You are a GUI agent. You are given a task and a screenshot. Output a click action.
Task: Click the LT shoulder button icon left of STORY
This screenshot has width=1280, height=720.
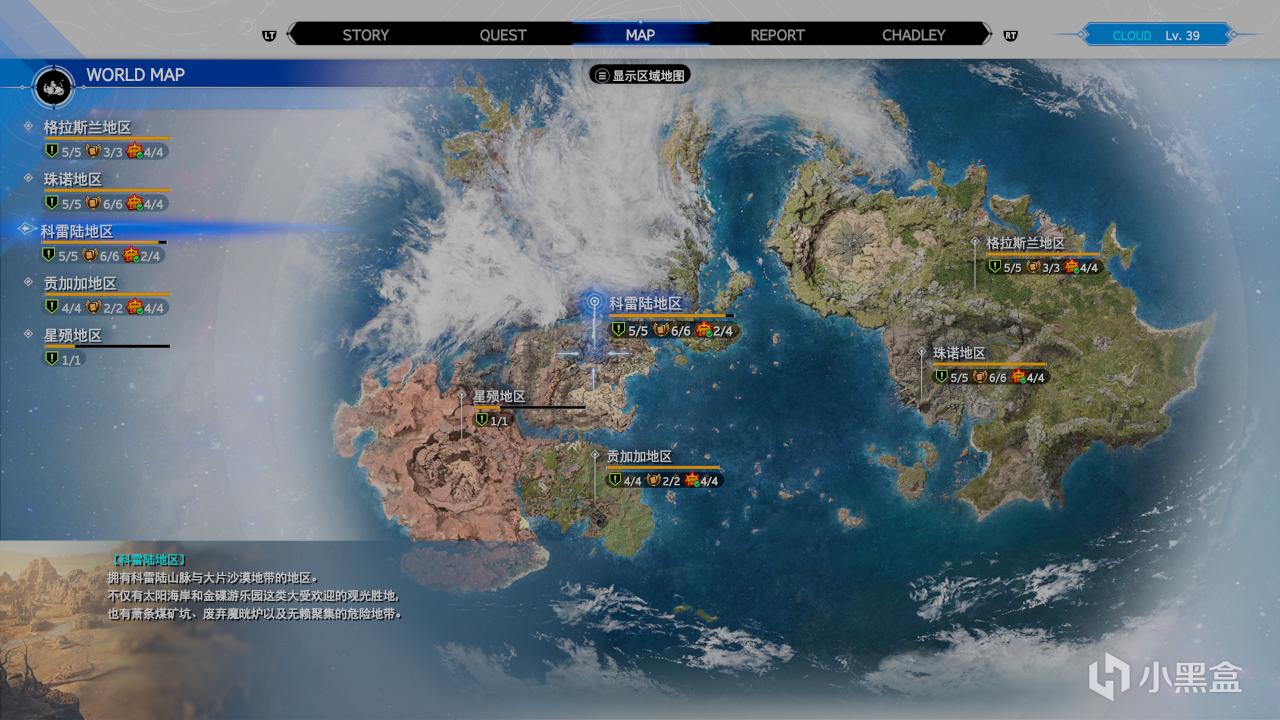(268, 35)
